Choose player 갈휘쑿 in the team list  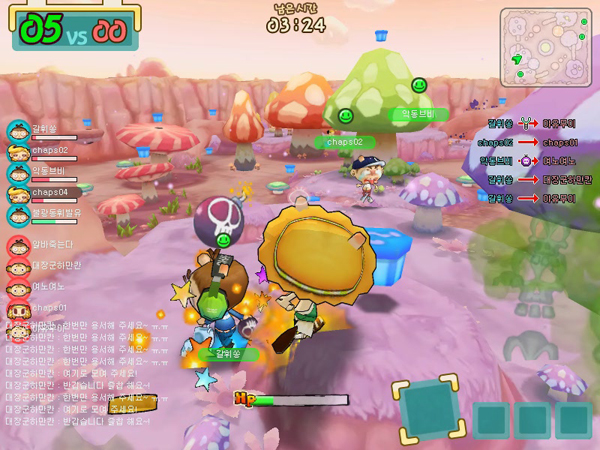[42, 130]
